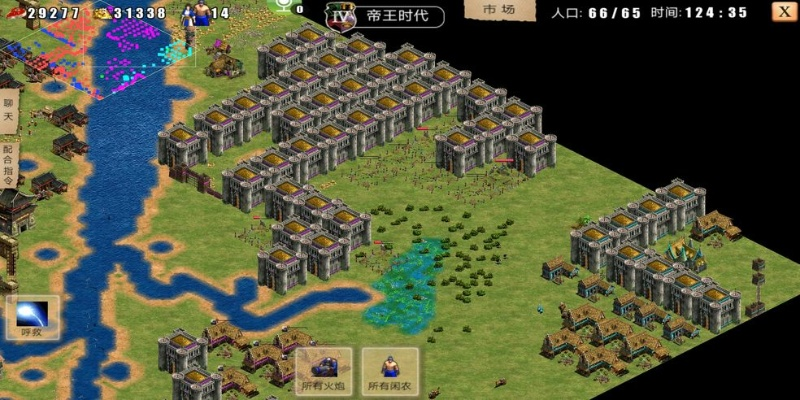The width and height of the screenshot is (800, 400).
Task: Select all idle villagers with 所有闲农
Action: click(x=390, y=371)
